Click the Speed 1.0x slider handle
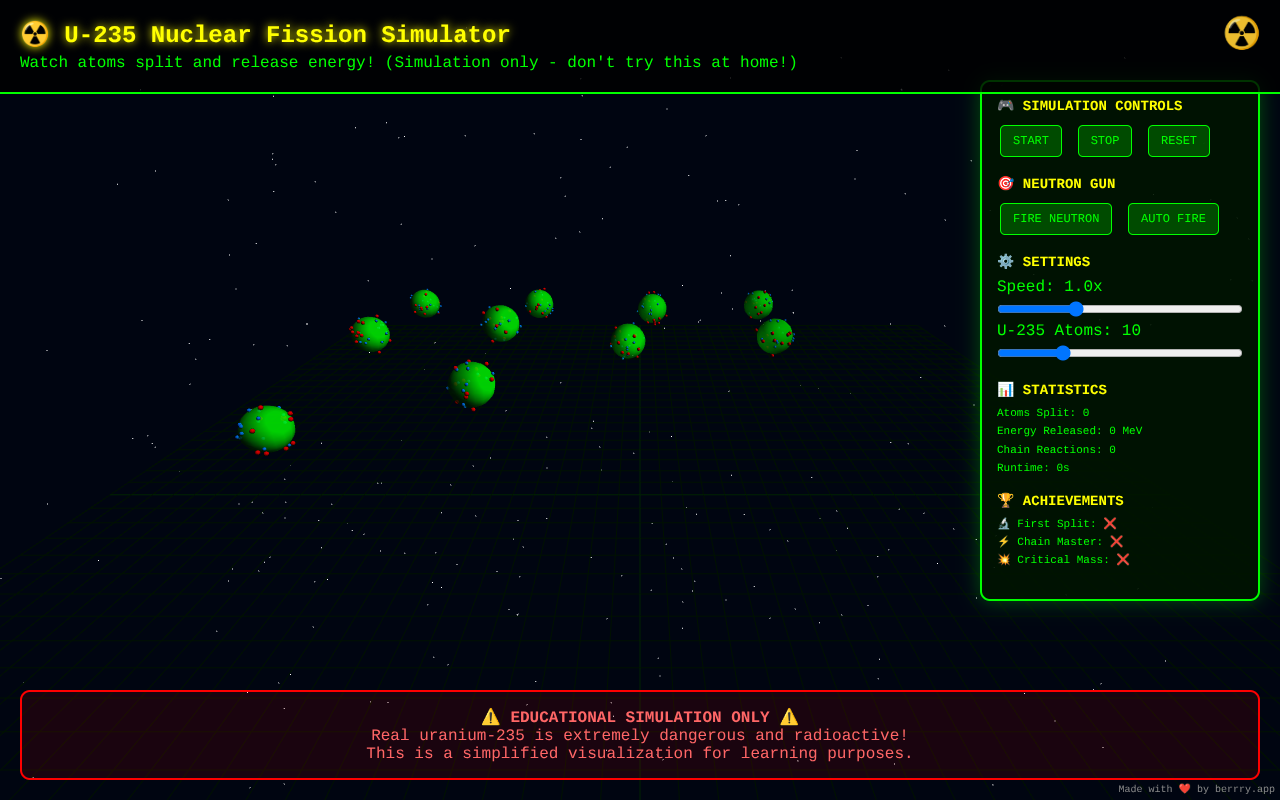 (1076, 309)
